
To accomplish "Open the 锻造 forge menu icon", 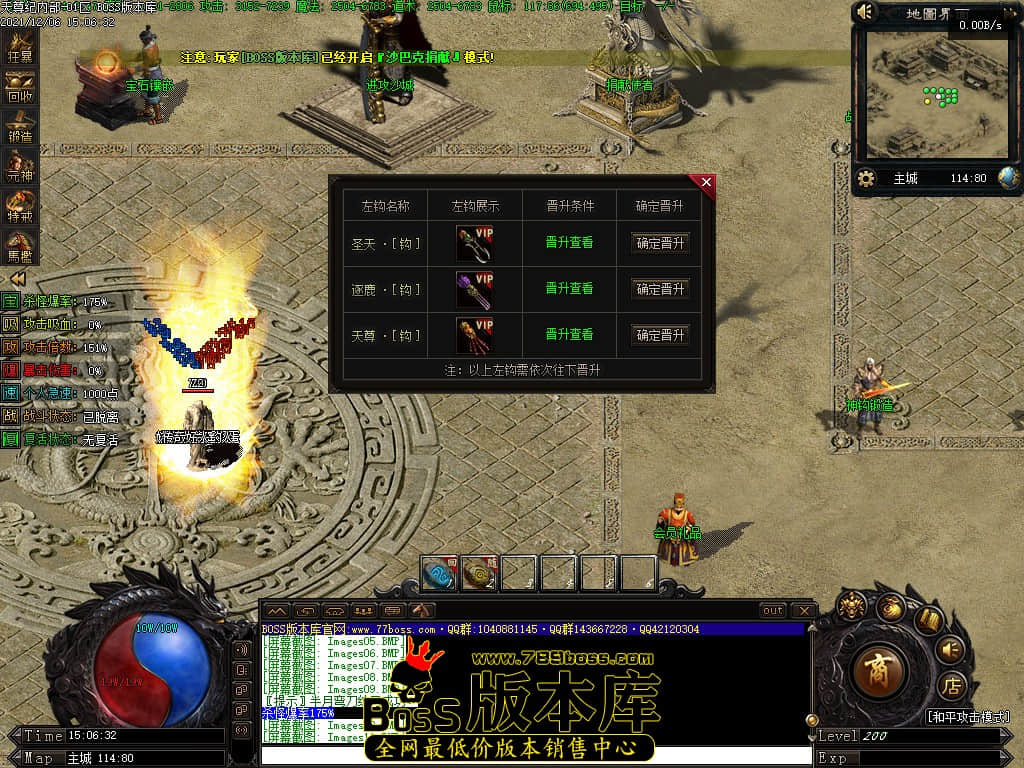I will 20,127.
